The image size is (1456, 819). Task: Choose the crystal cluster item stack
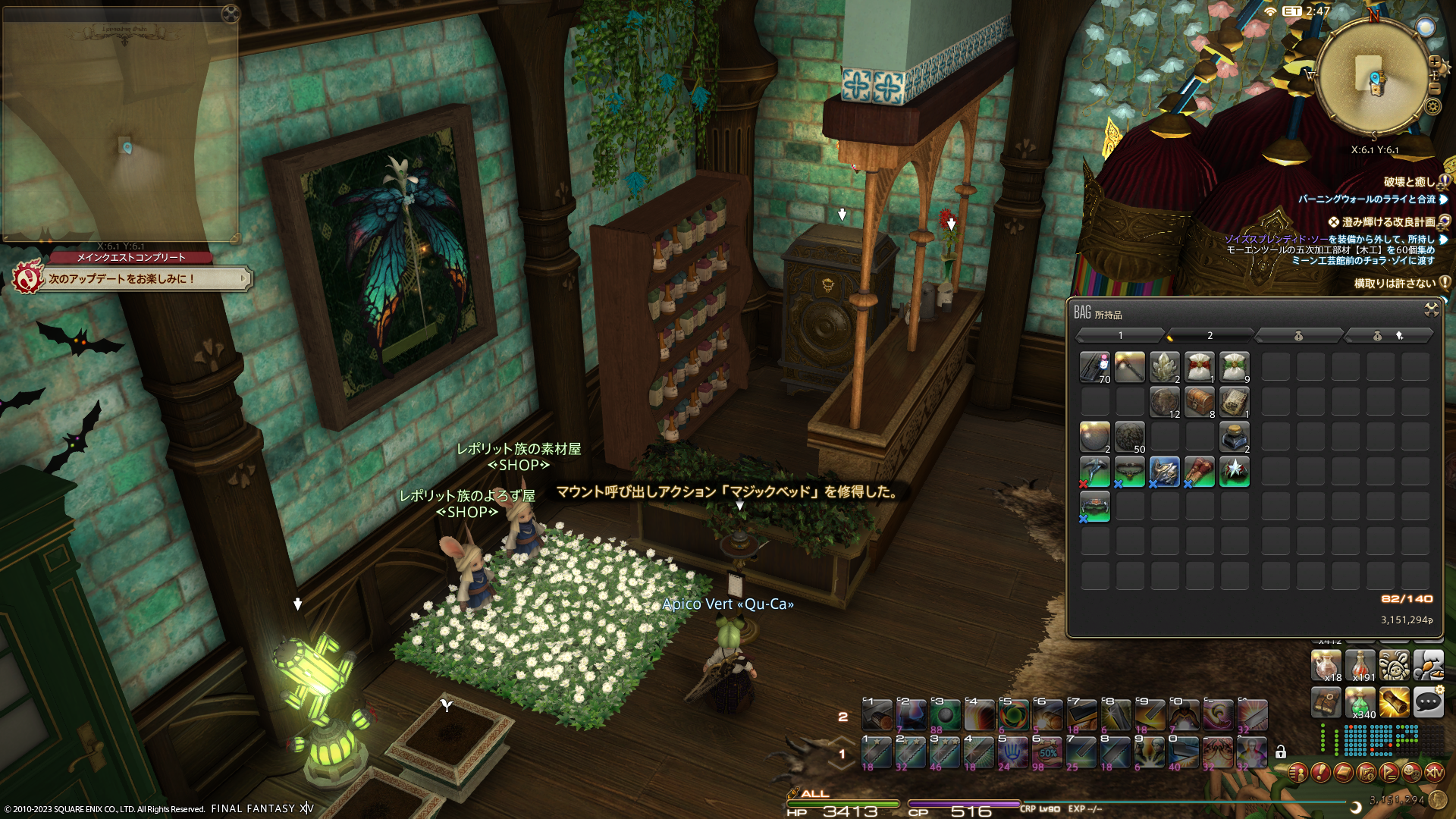pyautogui.click(x=1164, y=368)
